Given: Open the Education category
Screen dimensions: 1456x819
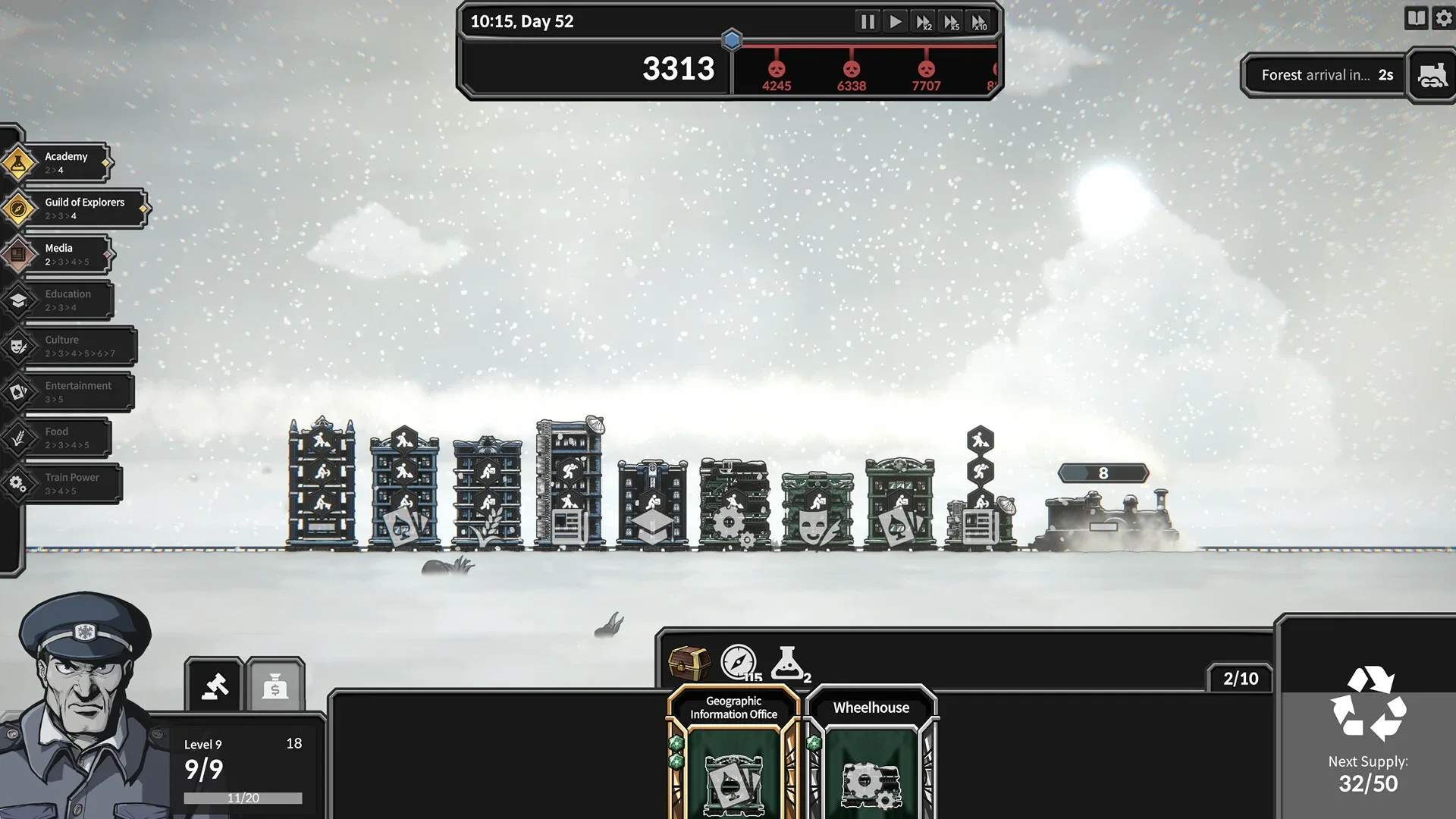Looking at the screenshot, I should (x=66, y=300).
